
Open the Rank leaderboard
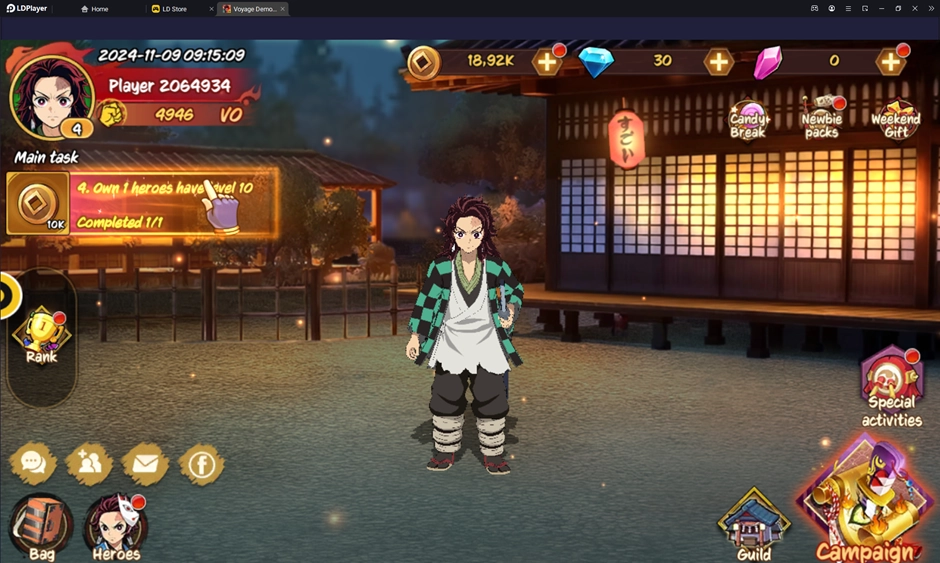pyautogui.click(x=42, y=336)
